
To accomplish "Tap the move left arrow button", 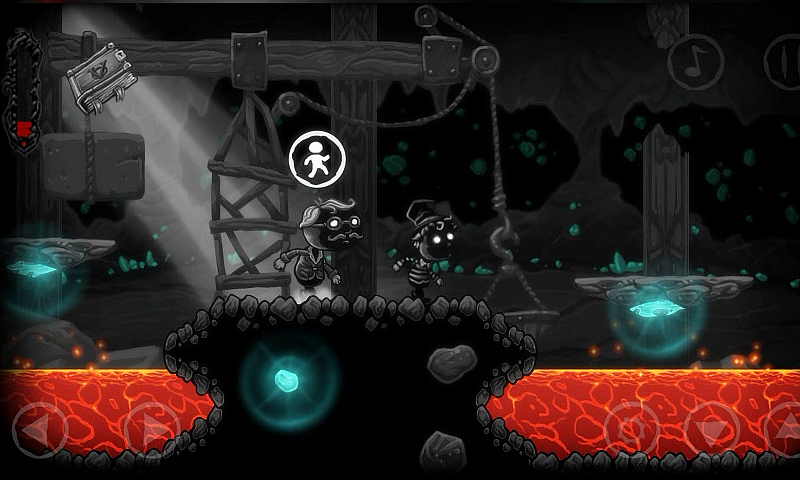I will (x=39, y=430).
